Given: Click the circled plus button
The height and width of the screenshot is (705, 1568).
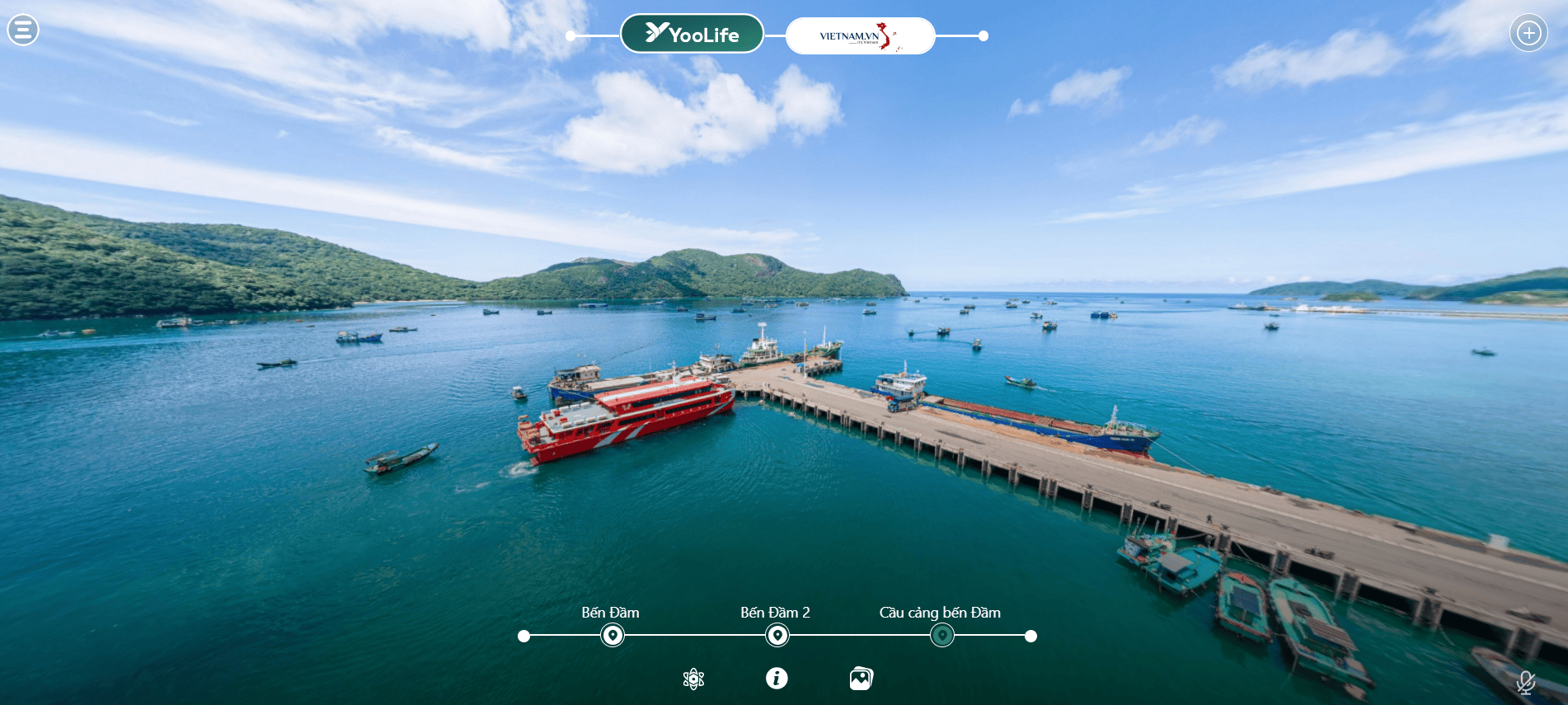Looking at the screenshot, I should 1528,33.
